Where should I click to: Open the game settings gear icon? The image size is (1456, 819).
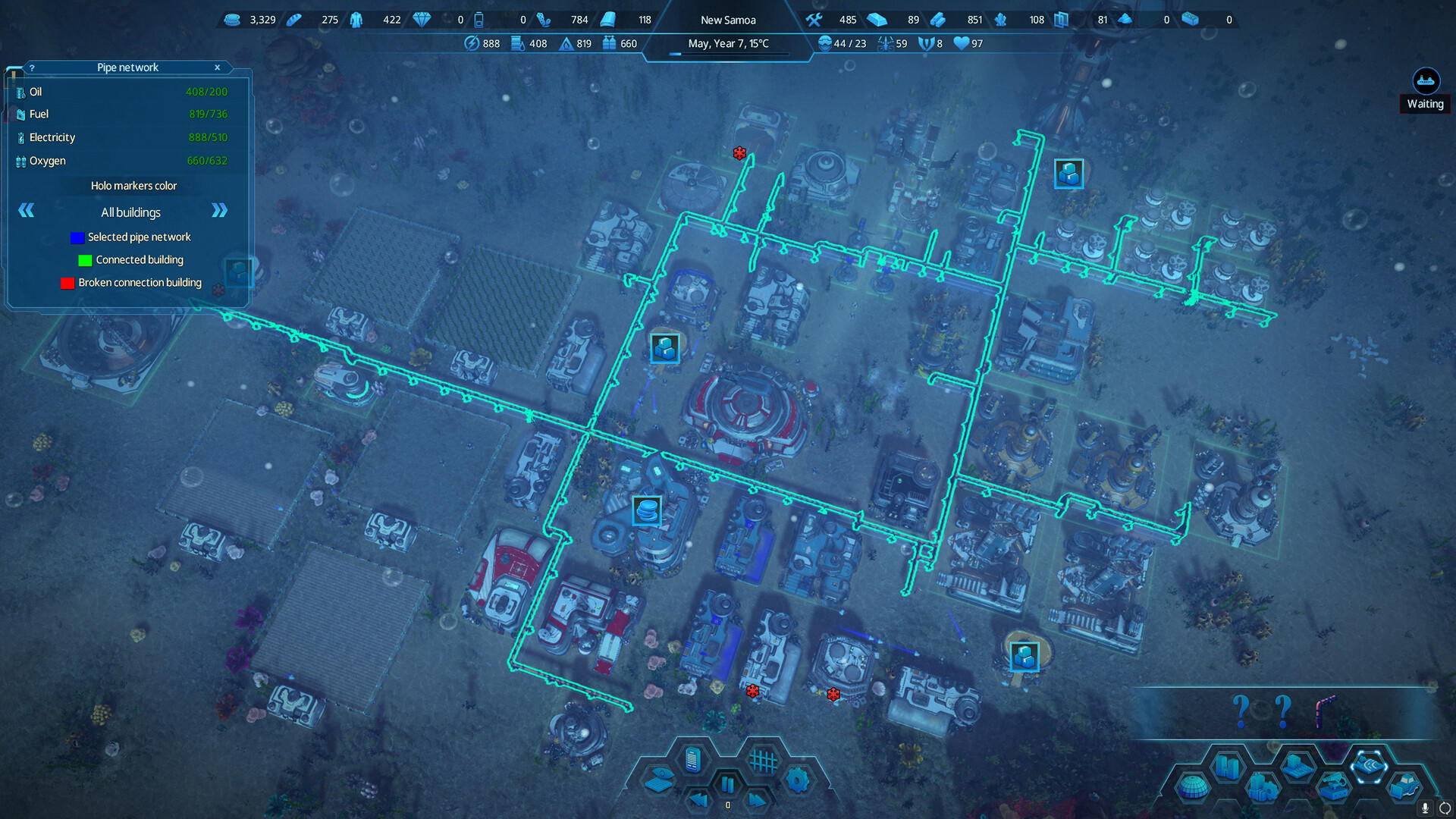(797, 780)
